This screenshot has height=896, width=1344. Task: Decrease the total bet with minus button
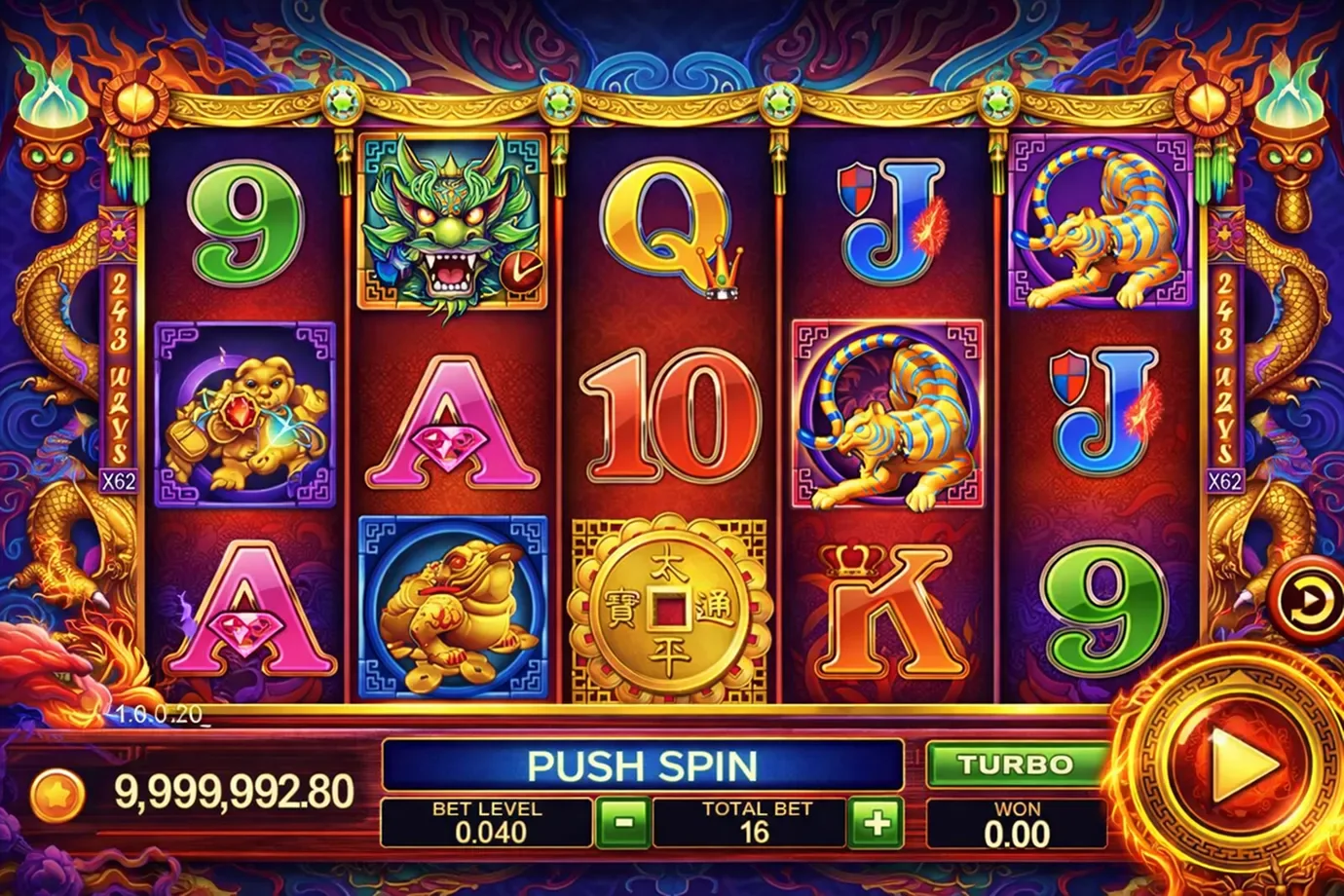coord(622,824)
